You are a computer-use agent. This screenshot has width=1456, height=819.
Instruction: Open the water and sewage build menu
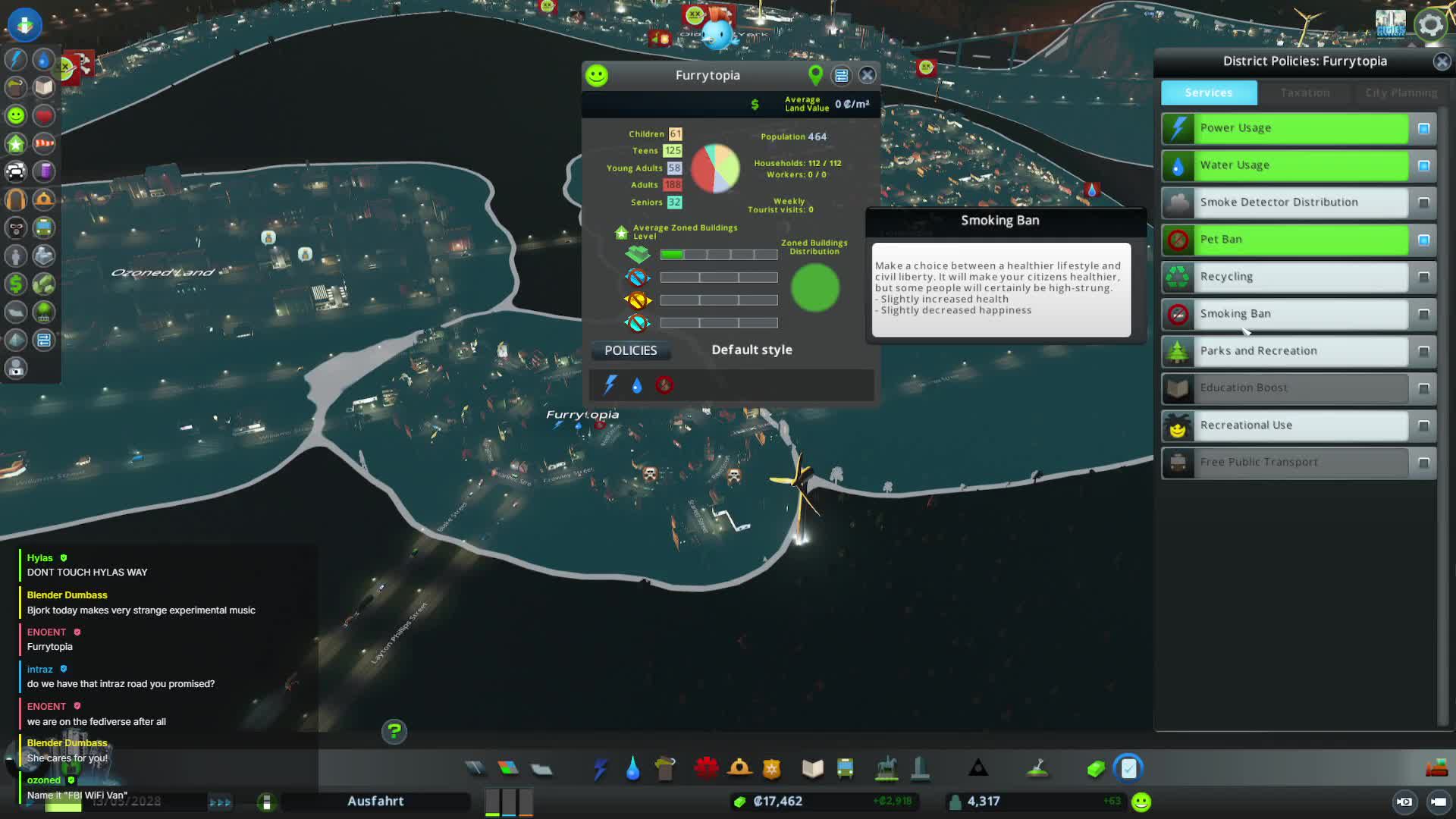(x=632, y=769)
